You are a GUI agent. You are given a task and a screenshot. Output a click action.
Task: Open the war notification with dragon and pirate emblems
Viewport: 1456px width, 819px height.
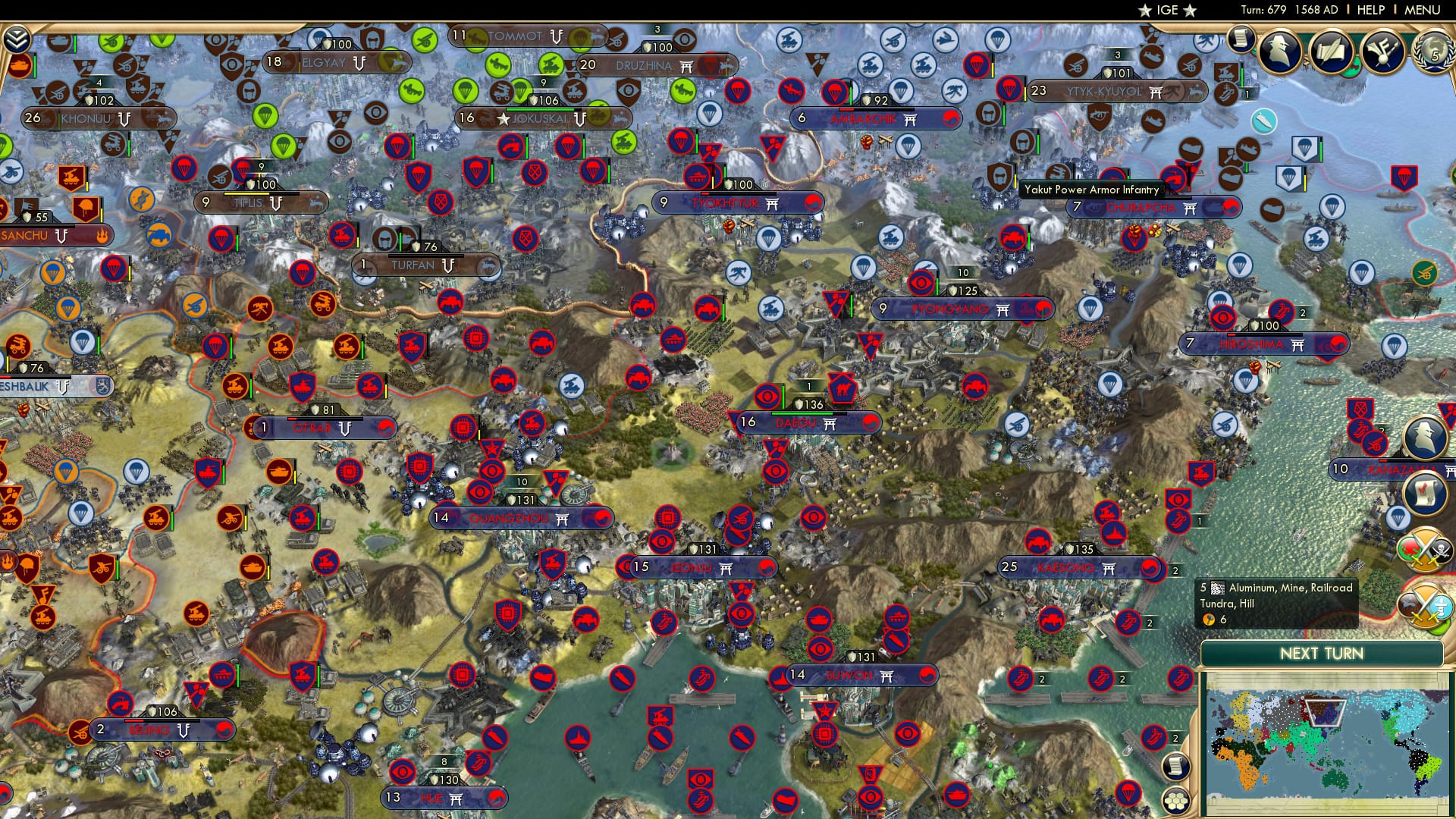point(1425,549)
